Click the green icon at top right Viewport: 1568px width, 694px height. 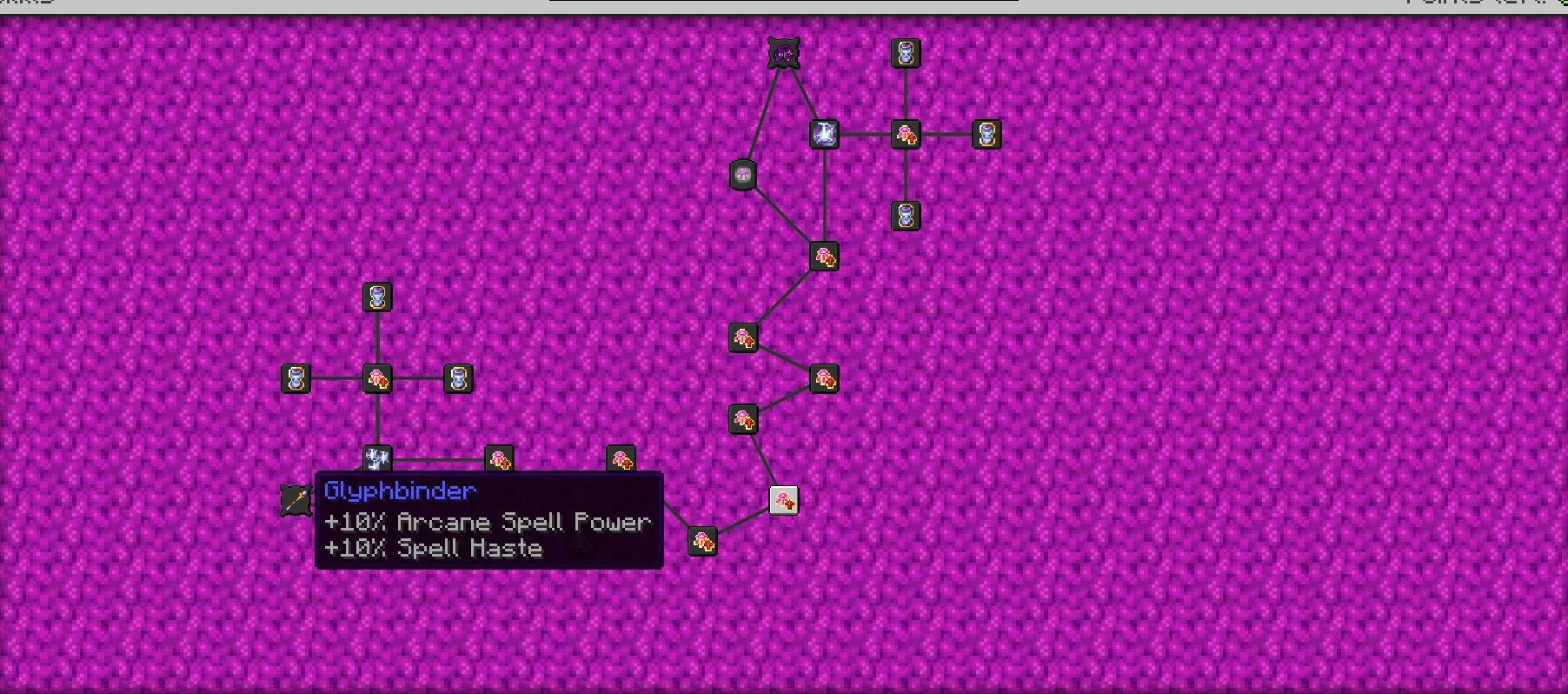pyautogui.click(x=1562, y=4)
